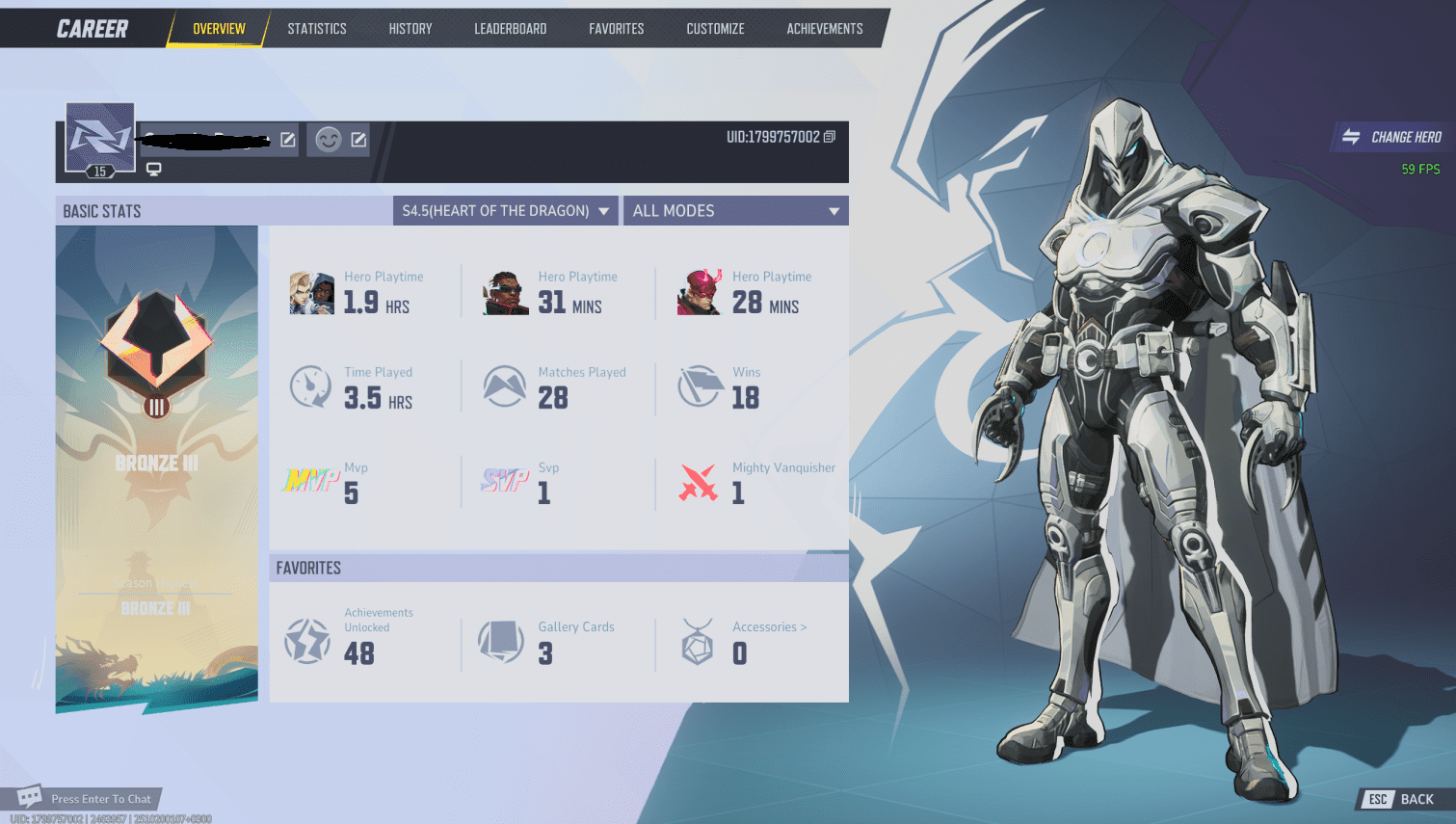1456x824 pixels.
Task: Click the MVP stat icon
Action: [x=310, y=477]
